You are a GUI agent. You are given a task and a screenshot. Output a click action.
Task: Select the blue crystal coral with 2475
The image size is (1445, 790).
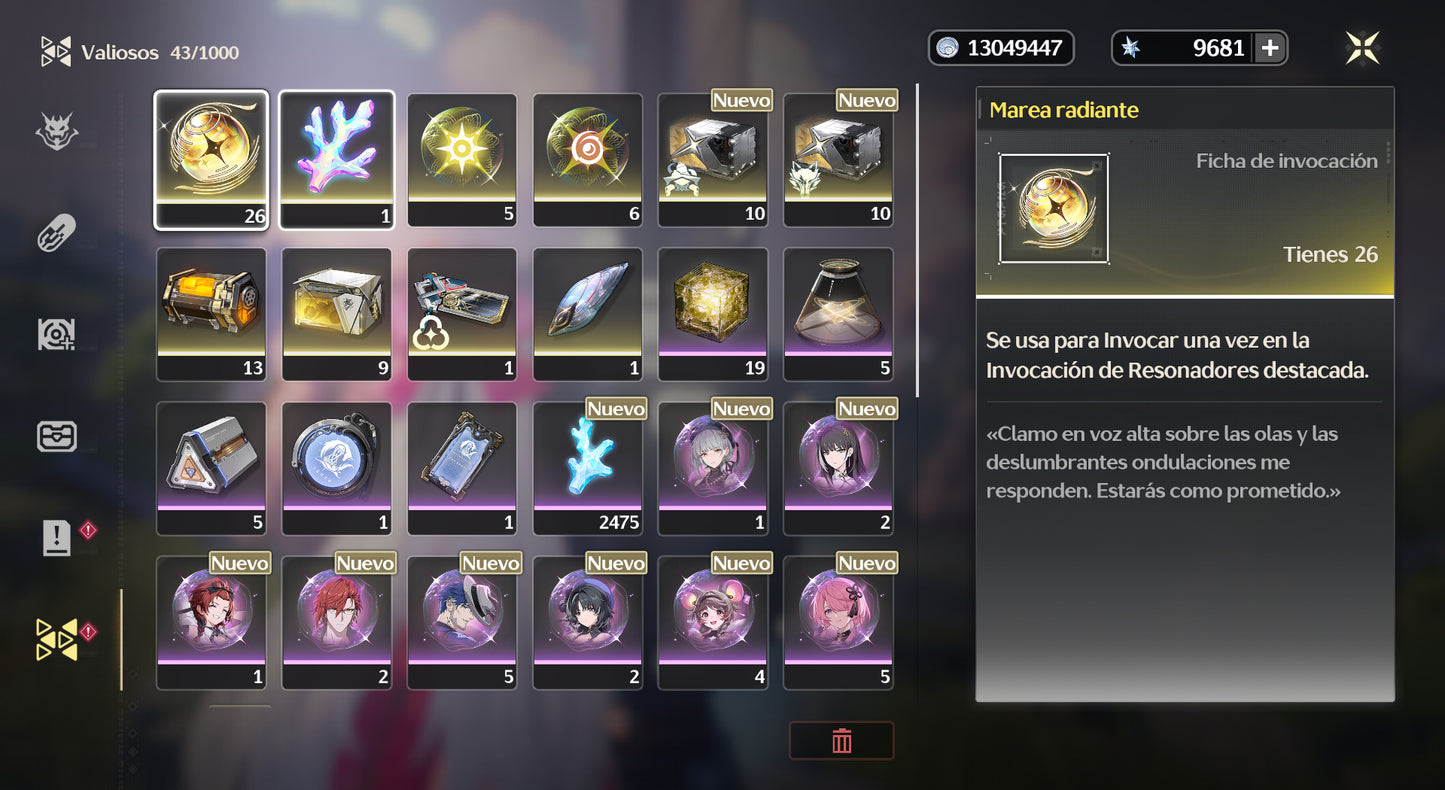[587, 468]
